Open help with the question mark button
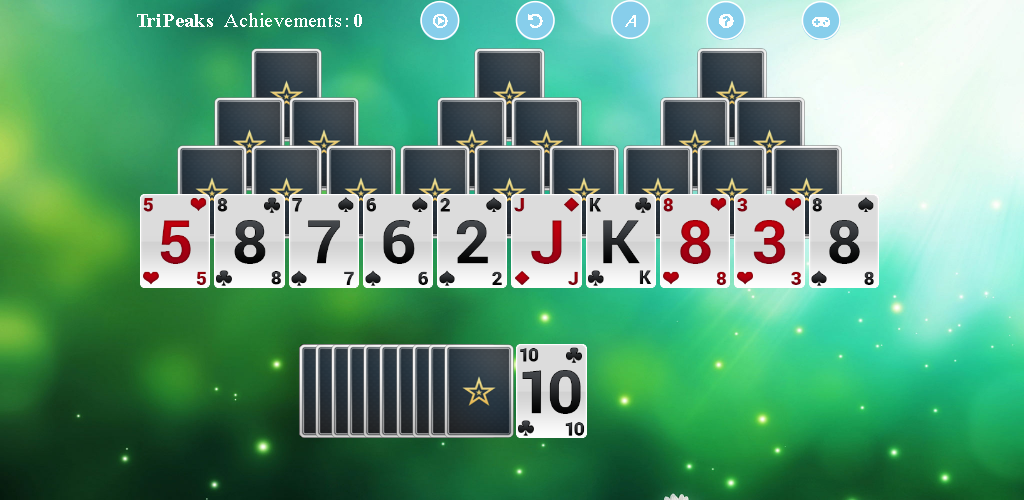This screenshot has width=1024, height=500. tap(726, 20)
